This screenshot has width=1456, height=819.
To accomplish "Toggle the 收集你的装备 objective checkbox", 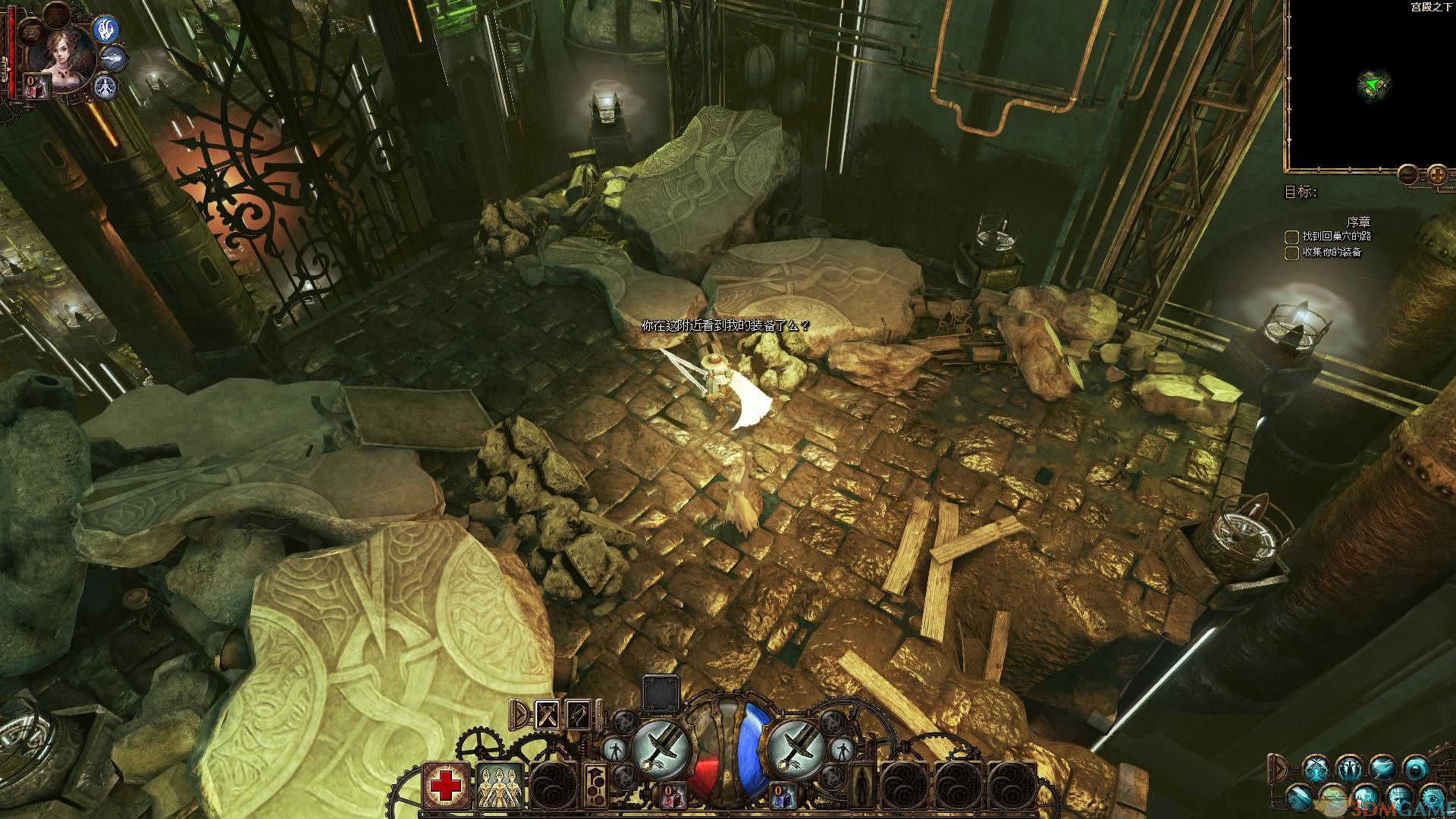I will tap(1291, 253).
